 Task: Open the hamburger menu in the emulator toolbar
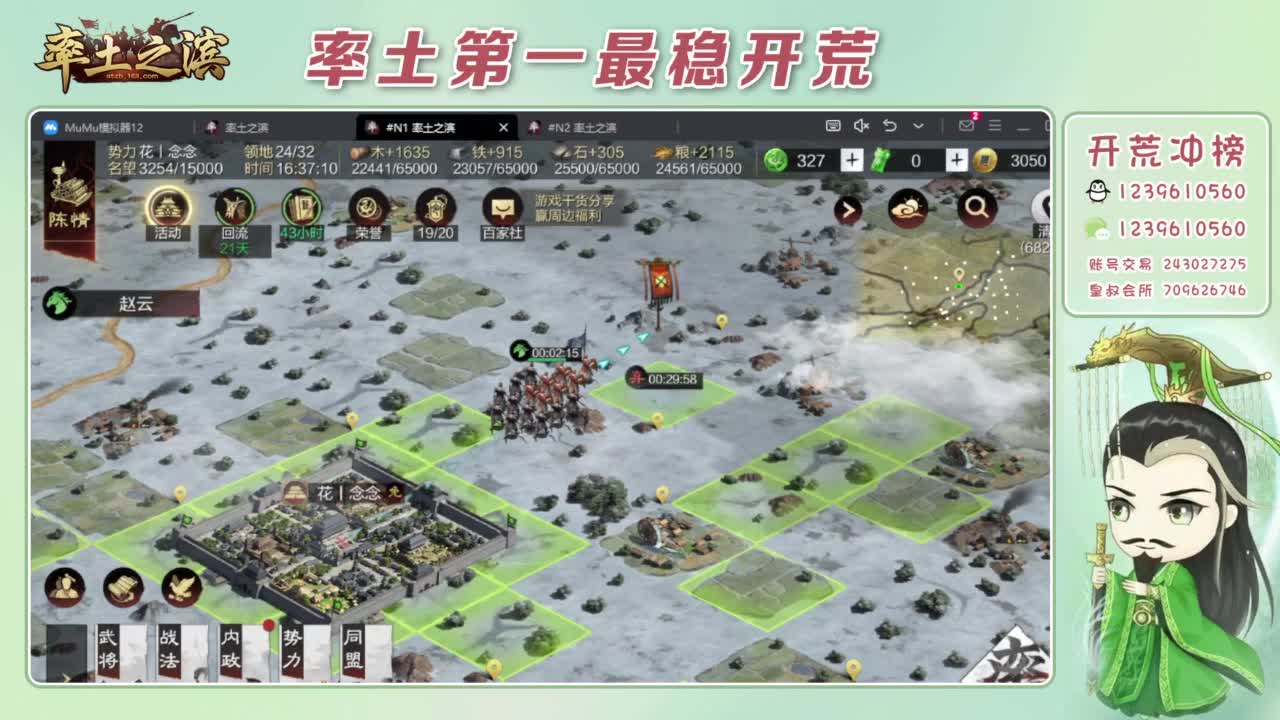tap(993, 127)
